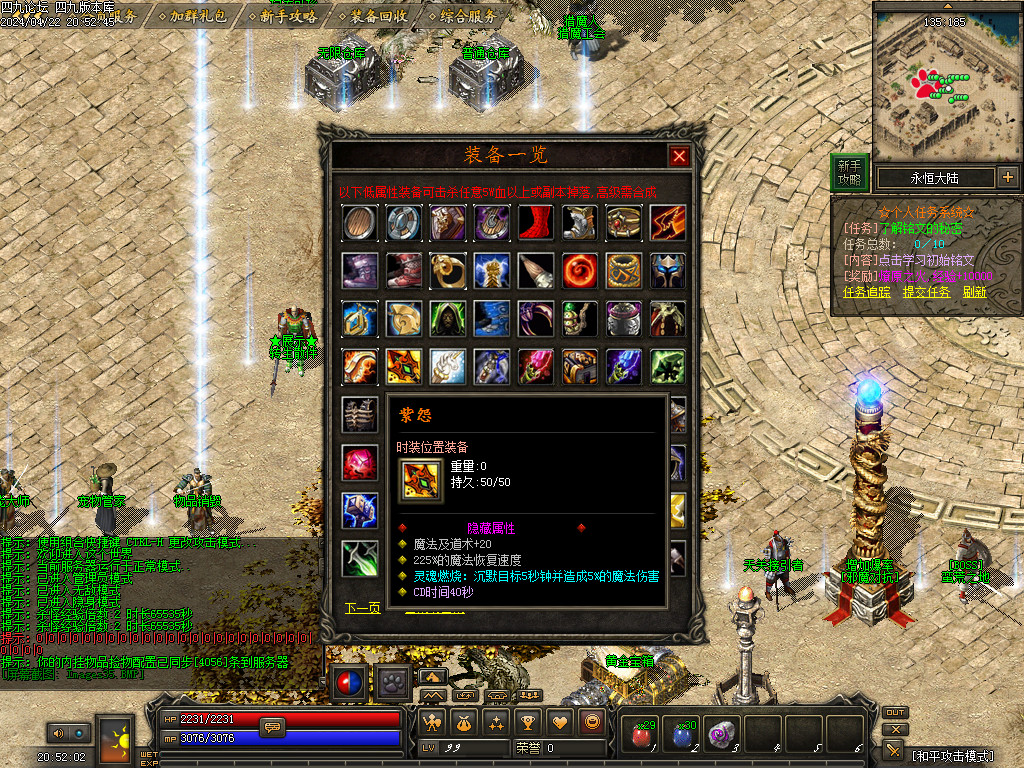Expand the minimap with the plus button
Image resolution: width=1024 pixels, height=768 pixels.
1007,178
